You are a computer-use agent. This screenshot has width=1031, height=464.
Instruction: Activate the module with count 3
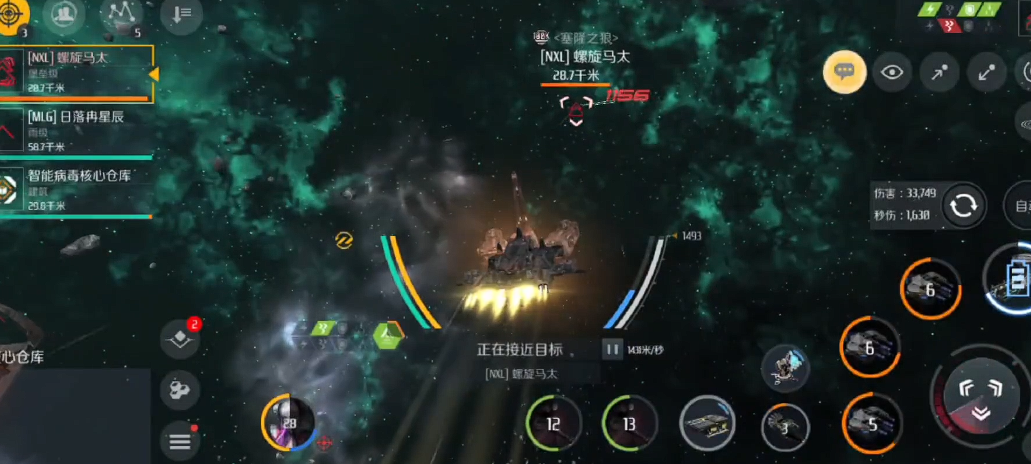pos(785,427)
